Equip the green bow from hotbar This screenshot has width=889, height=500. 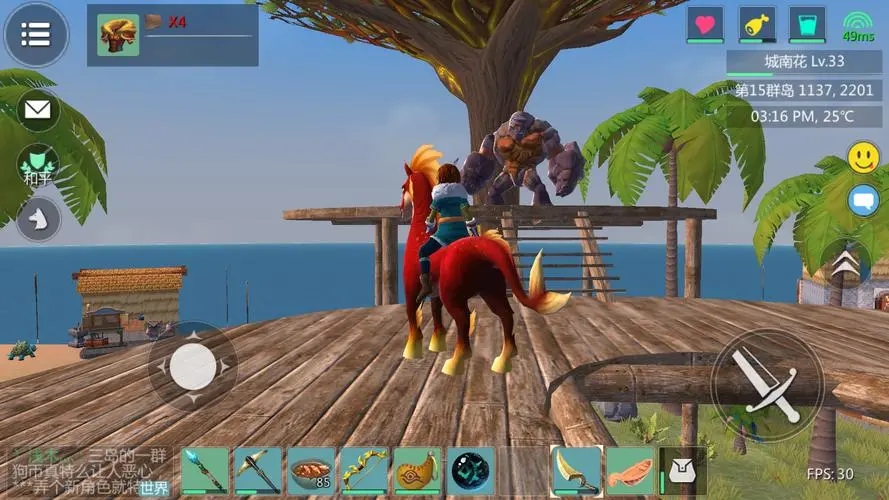pos(364,471)
